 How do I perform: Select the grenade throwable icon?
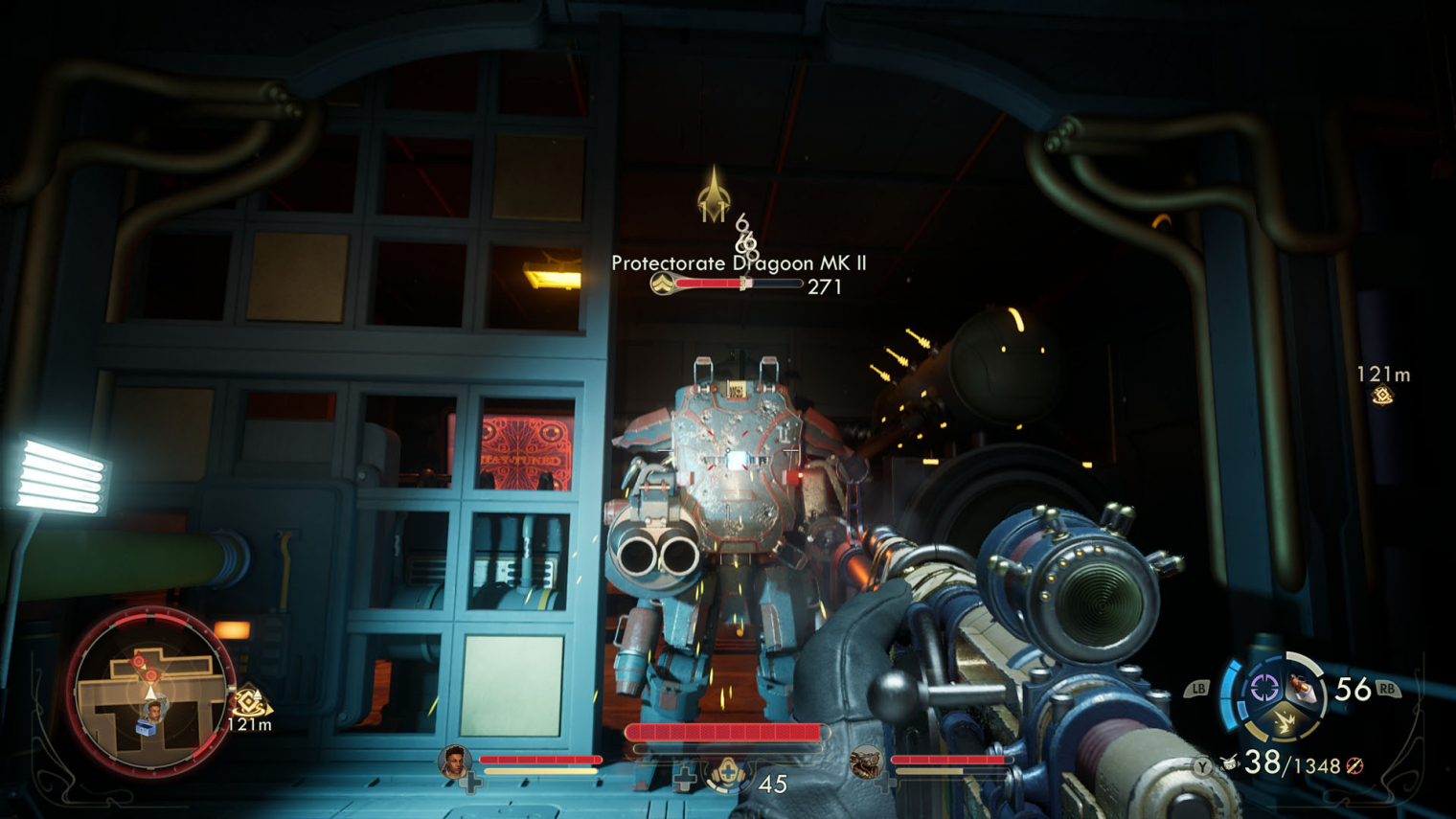coord(1301,686)
